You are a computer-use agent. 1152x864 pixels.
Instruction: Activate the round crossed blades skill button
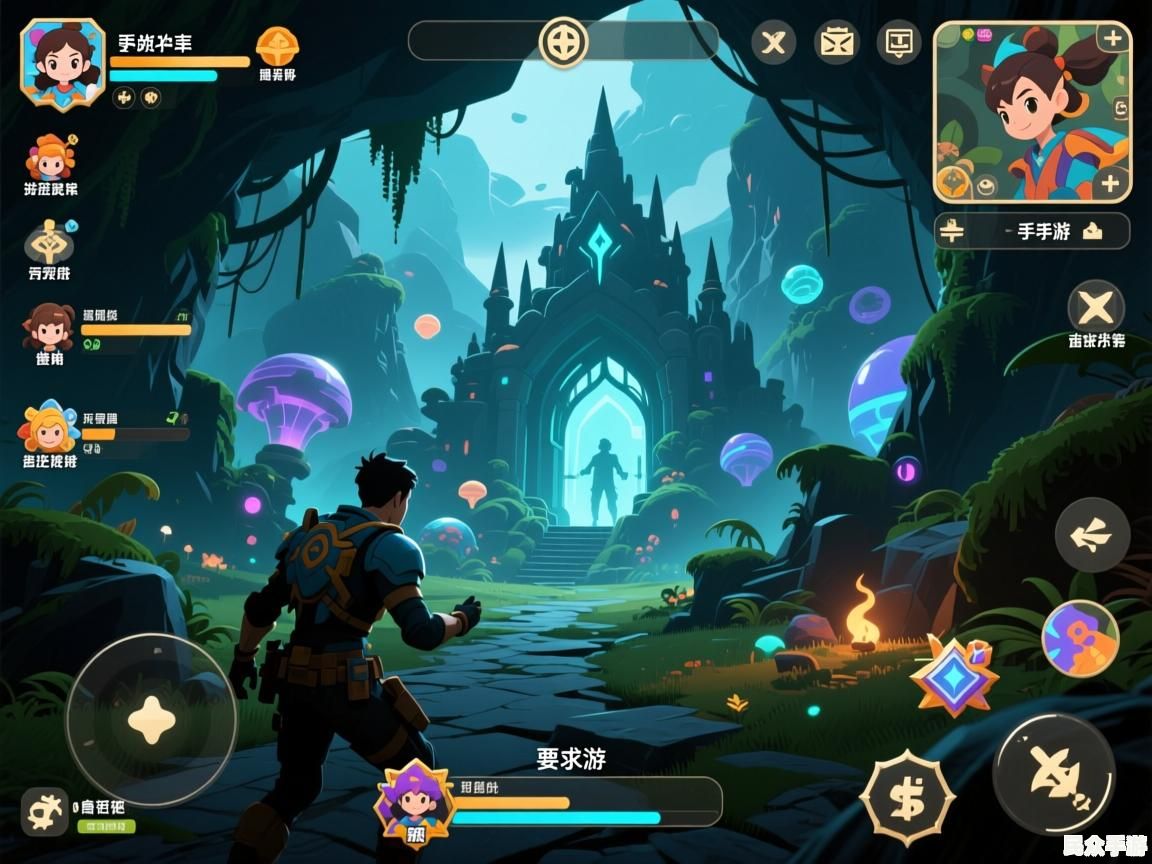point(1096,306)
